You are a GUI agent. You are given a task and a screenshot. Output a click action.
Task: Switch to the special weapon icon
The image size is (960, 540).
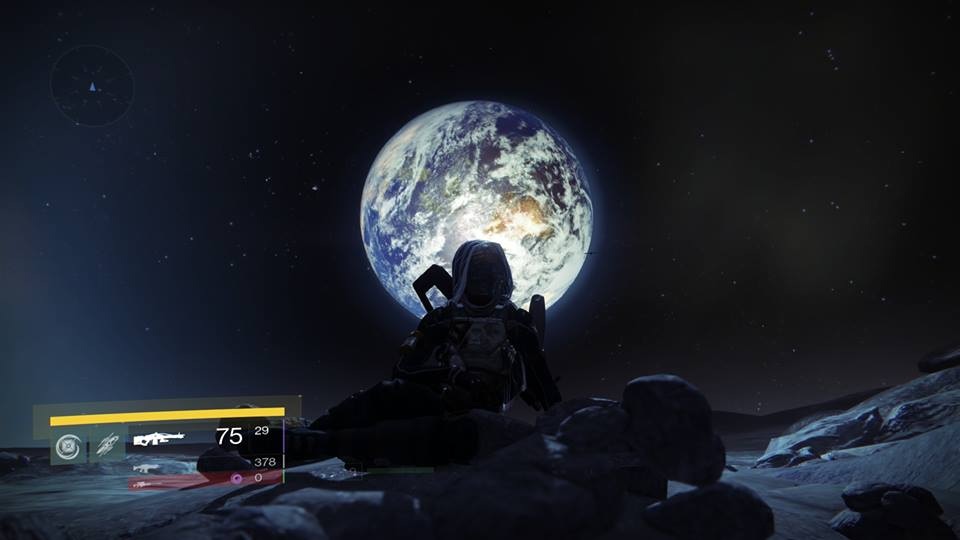pyautogui.click(x=146, y=467)
